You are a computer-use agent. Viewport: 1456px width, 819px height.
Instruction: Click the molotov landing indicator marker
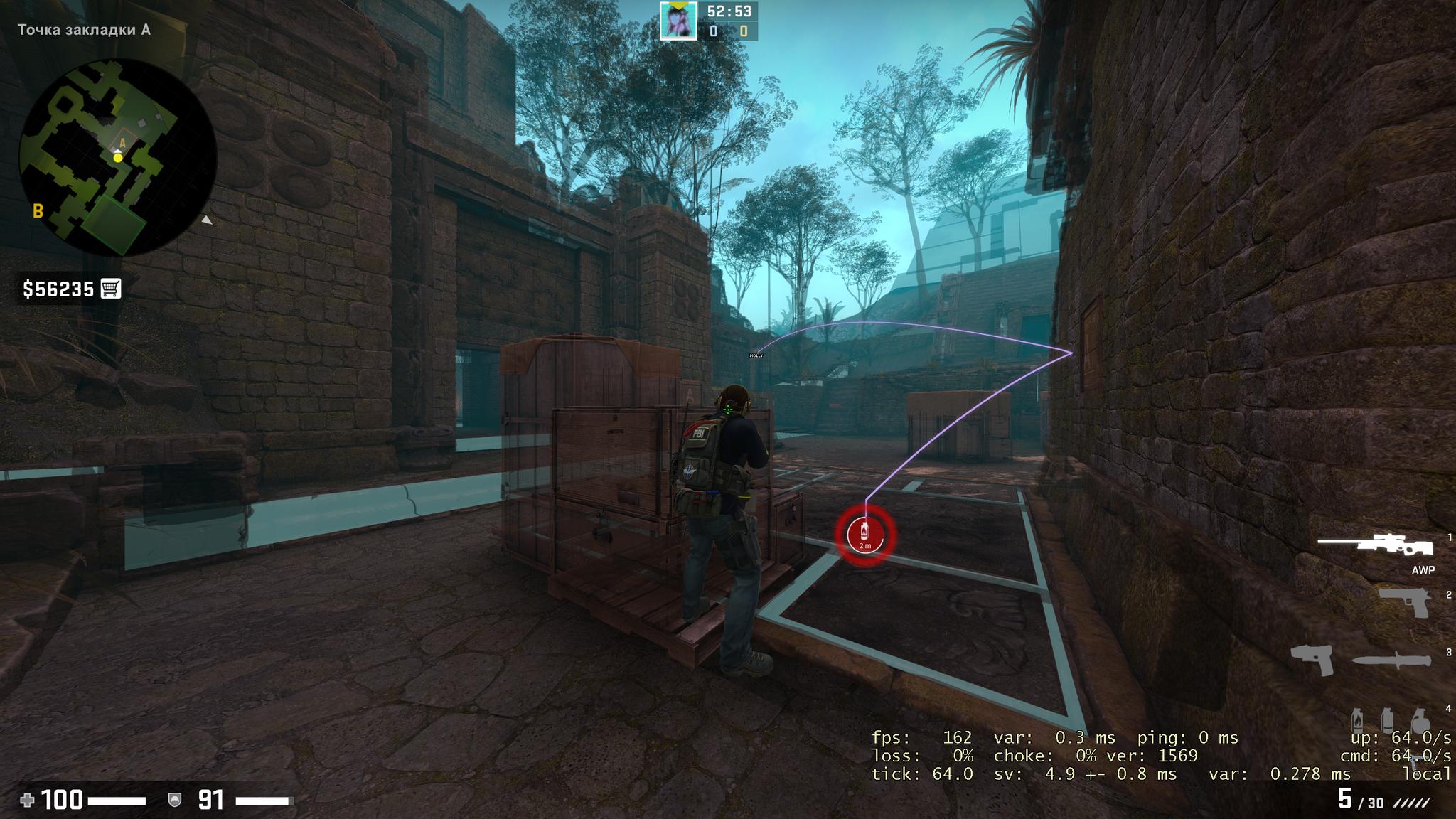click(x=865, y=535)
